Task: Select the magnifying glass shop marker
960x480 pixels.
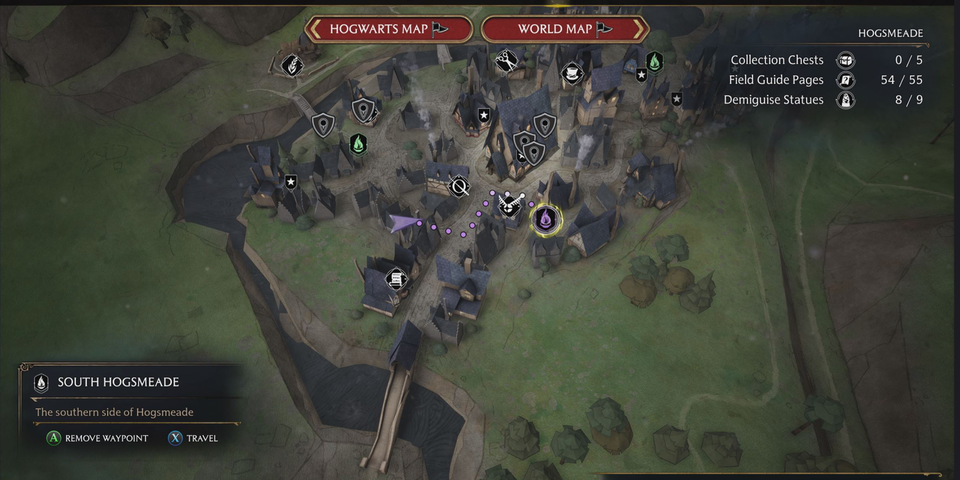Action: pos(460,186)
